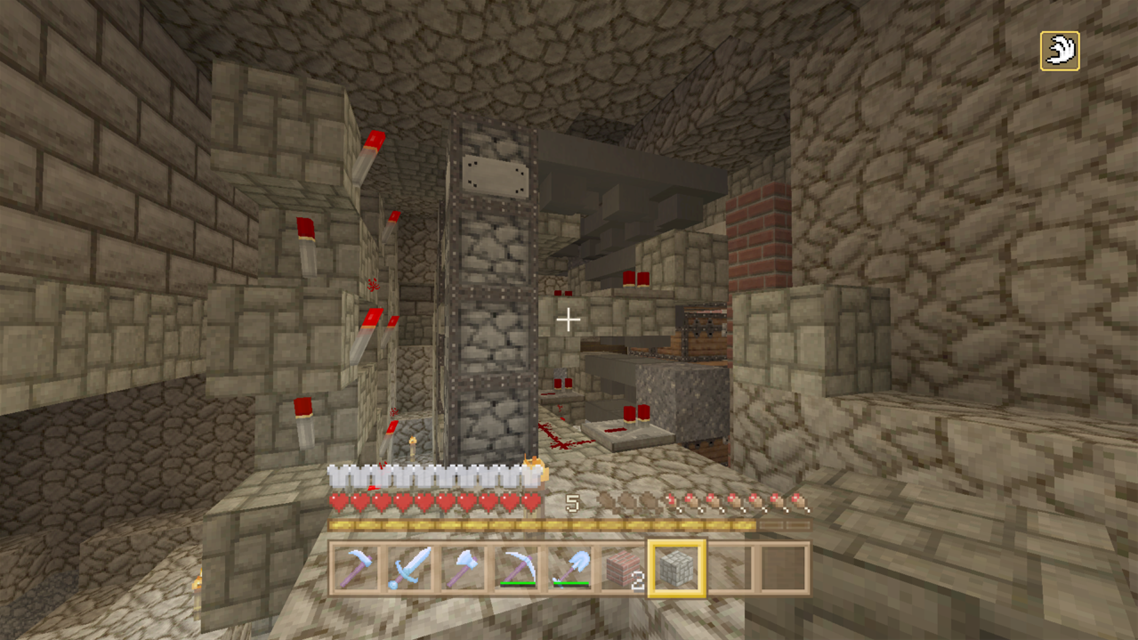Screen dimensions: 1138x640
Task: Click the highlighted stone brick block slot
Action: click(678, 568)
